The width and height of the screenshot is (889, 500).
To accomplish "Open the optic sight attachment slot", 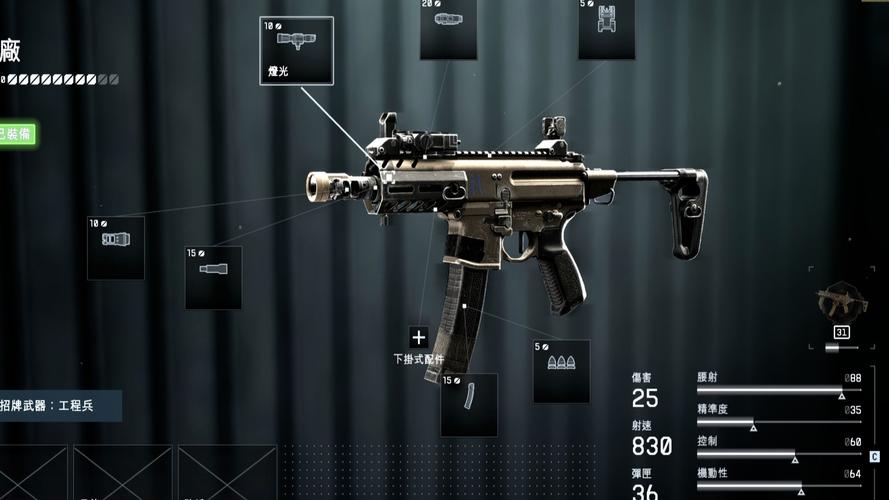I will [447, 28].
